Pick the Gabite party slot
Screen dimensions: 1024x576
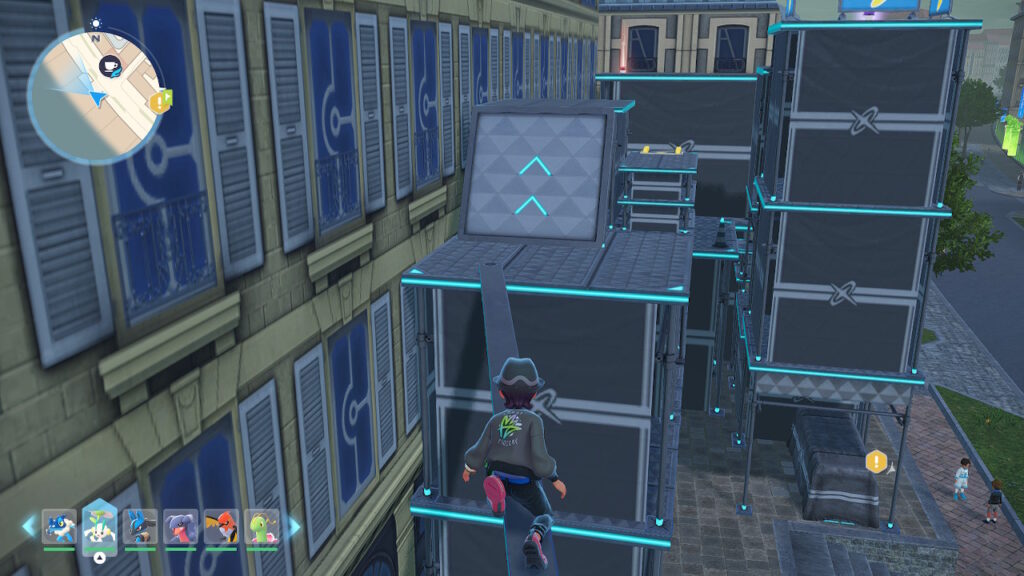181,526
